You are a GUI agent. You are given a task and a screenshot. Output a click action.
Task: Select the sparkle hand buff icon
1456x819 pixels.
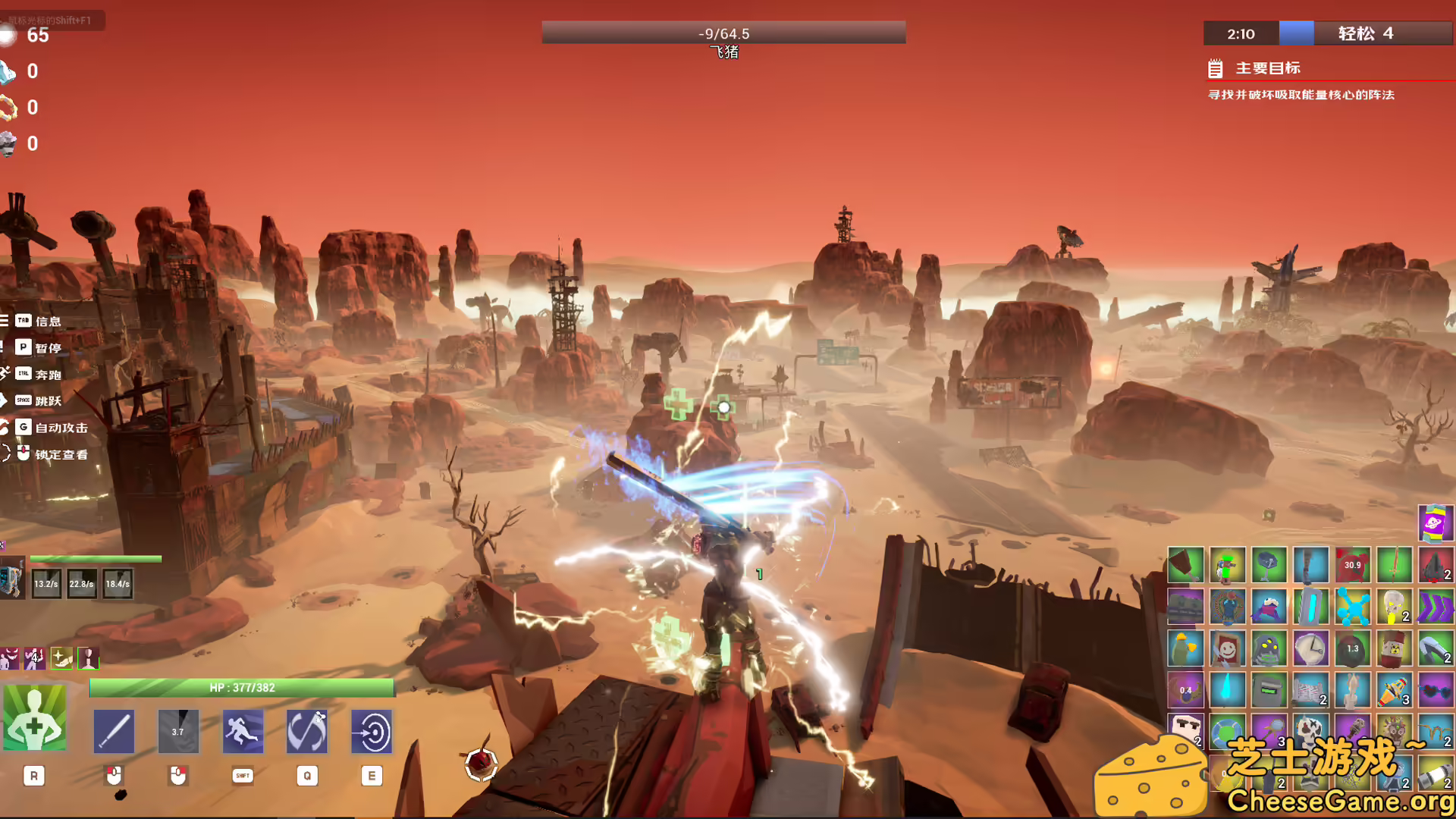[61, 658]
